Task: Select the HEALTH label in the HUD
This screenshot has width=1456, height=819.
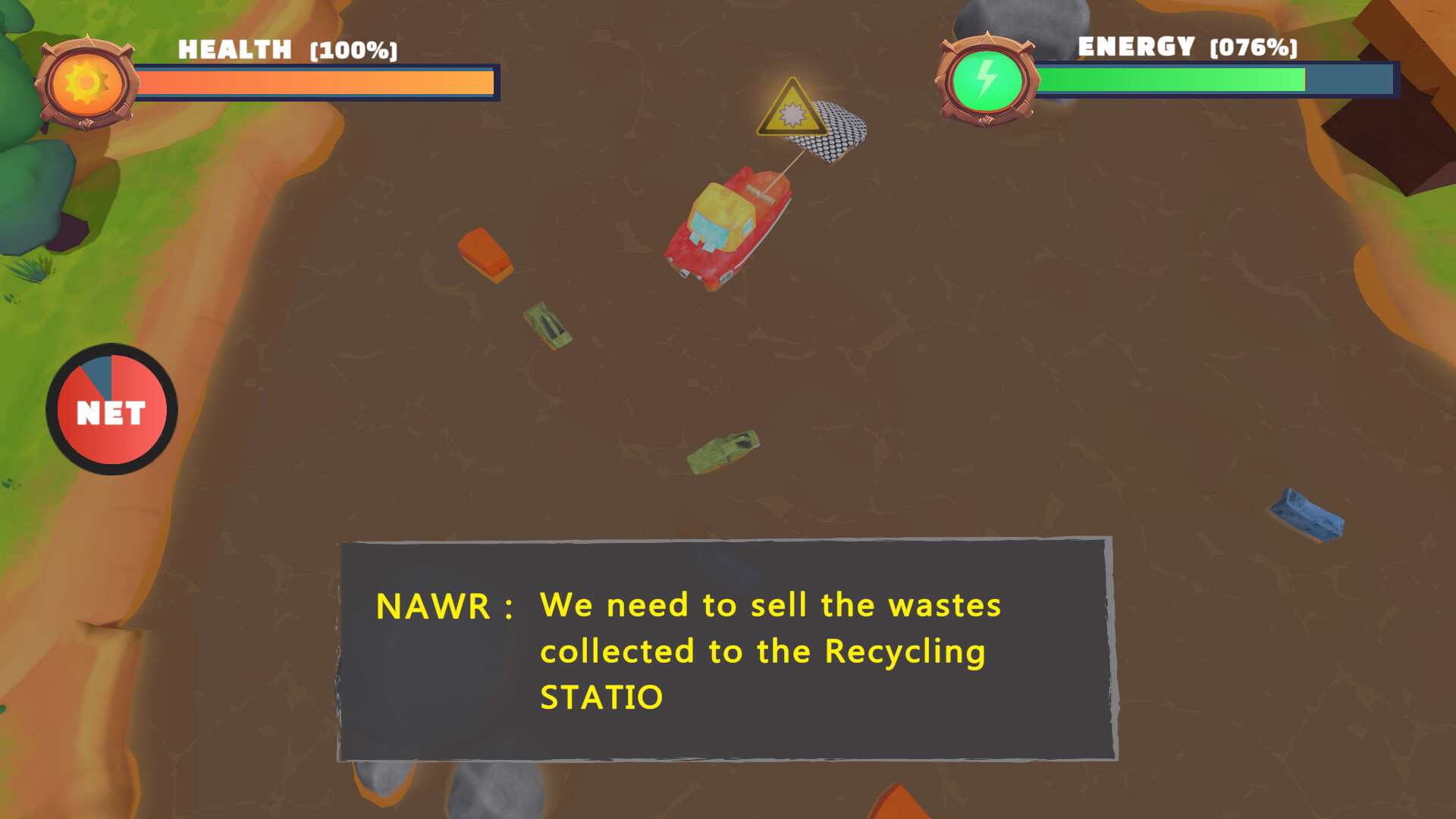Action: click(x=233, y=49)
